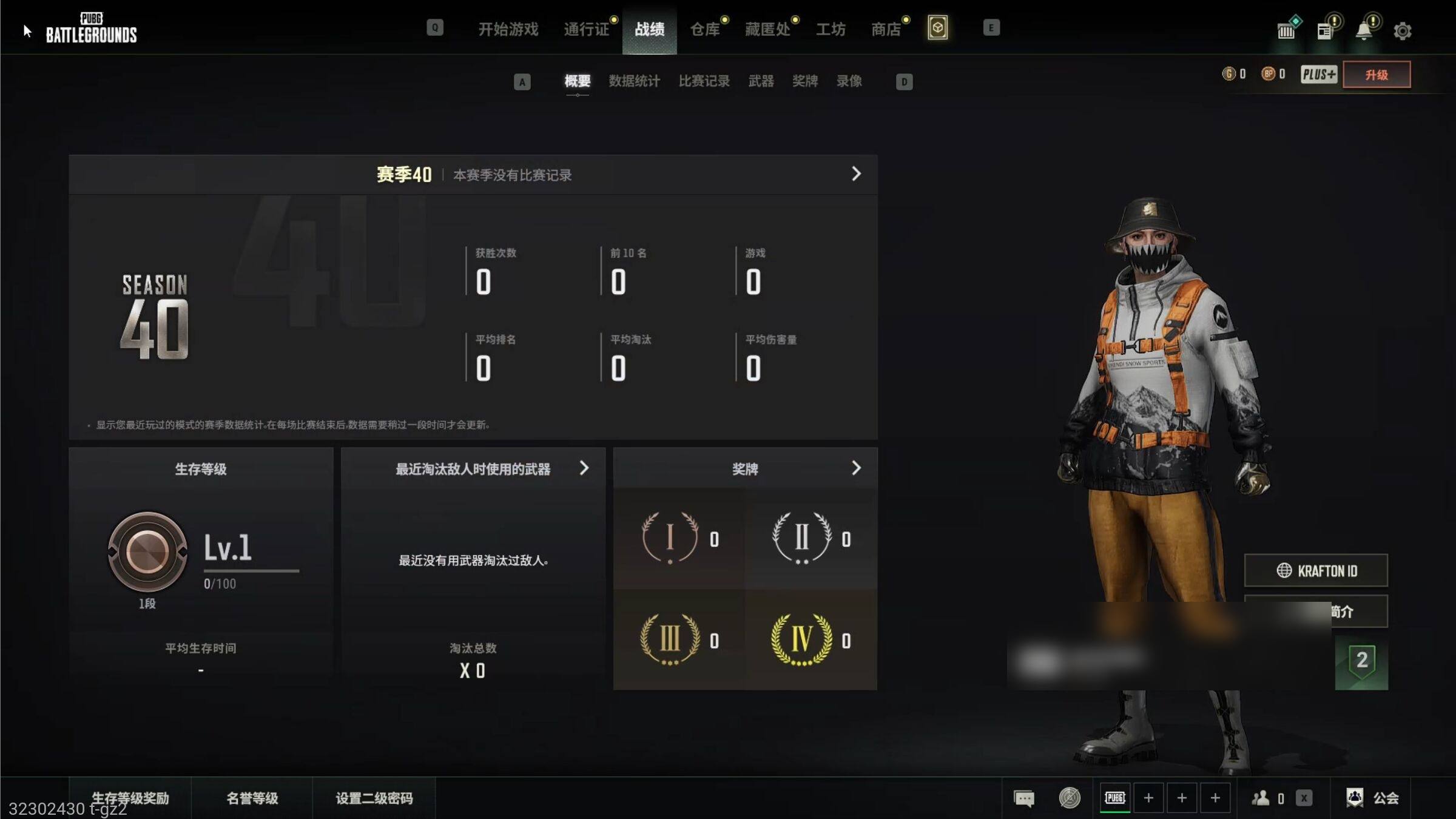Viewport: 1456px width, 819px height.
Task: Visit the 商店 store tab
Action: pyautogui.click(x=886, y=29)
